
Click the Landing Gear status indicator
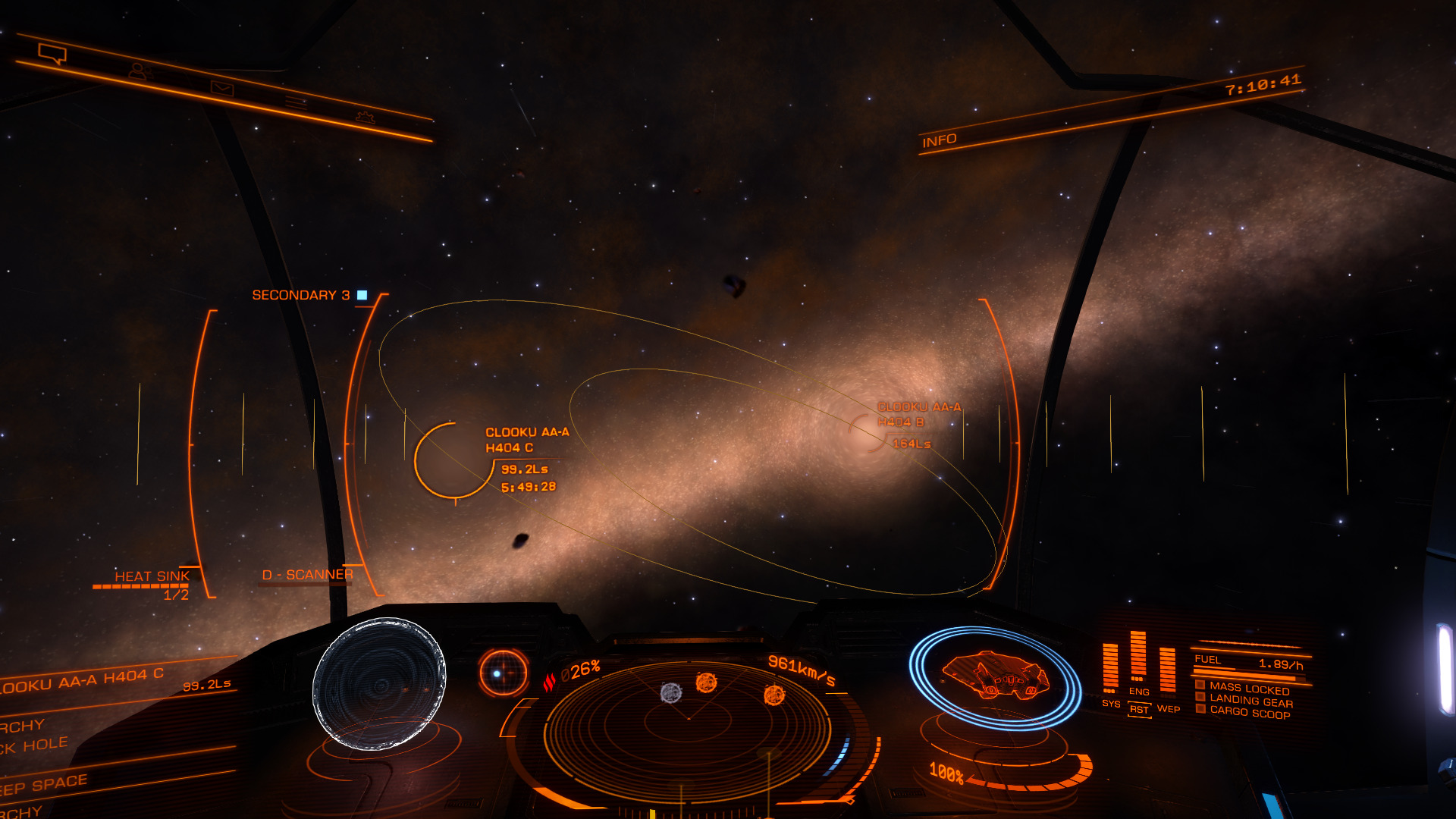1250,701
